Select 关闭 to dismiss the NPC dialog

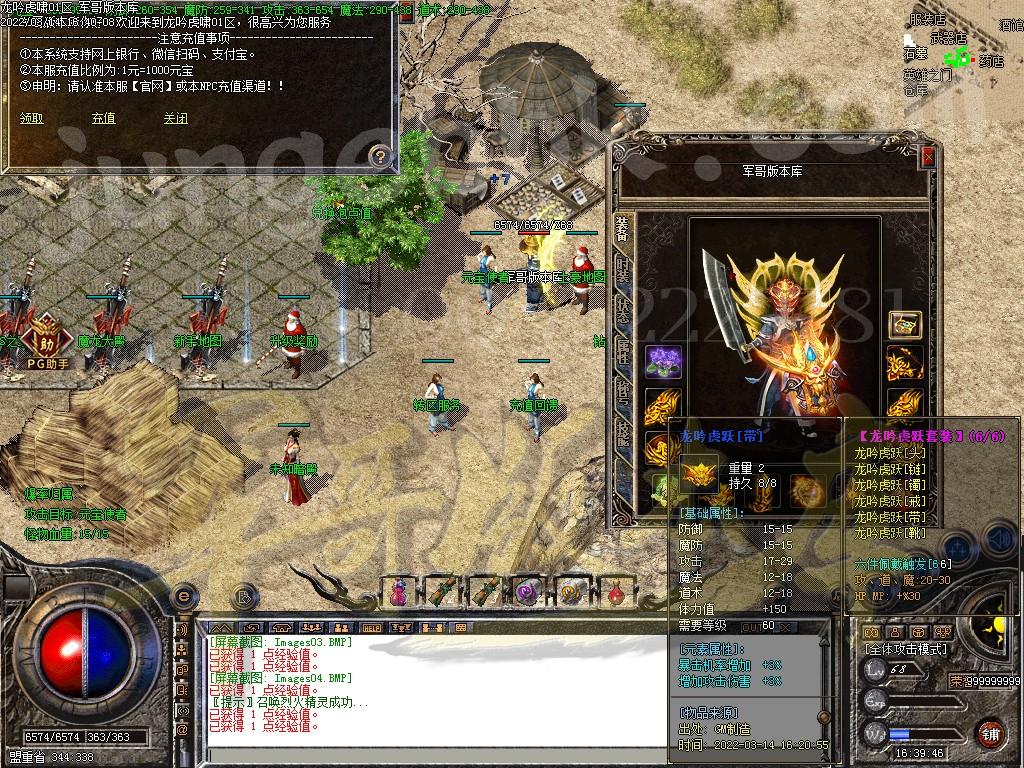click(x=175, y=118)
